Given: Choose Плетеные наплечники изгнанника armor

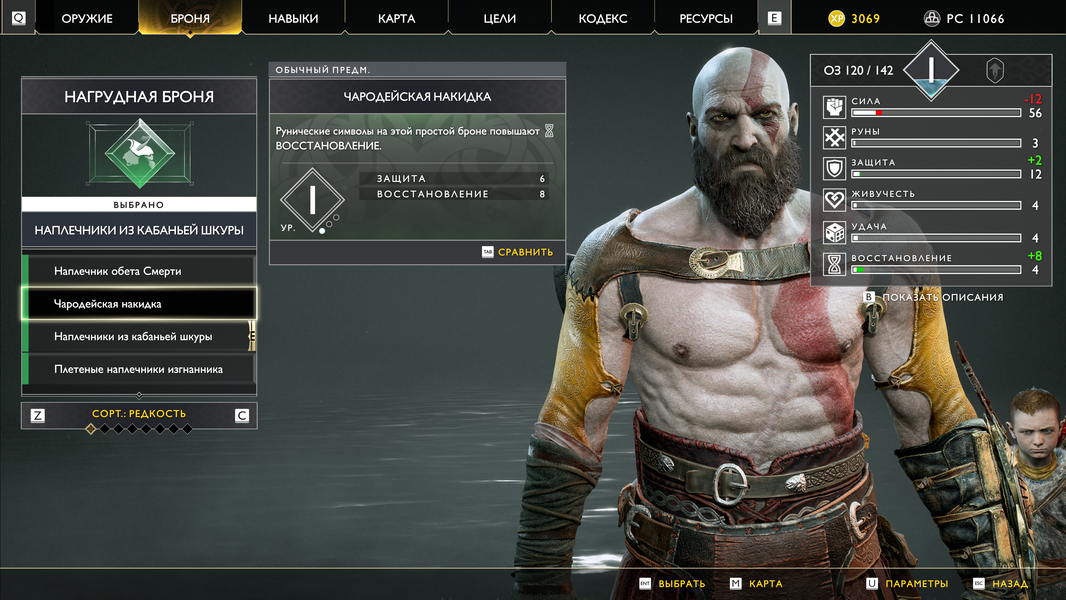Looking at the screenshot, I should [139, 370].
